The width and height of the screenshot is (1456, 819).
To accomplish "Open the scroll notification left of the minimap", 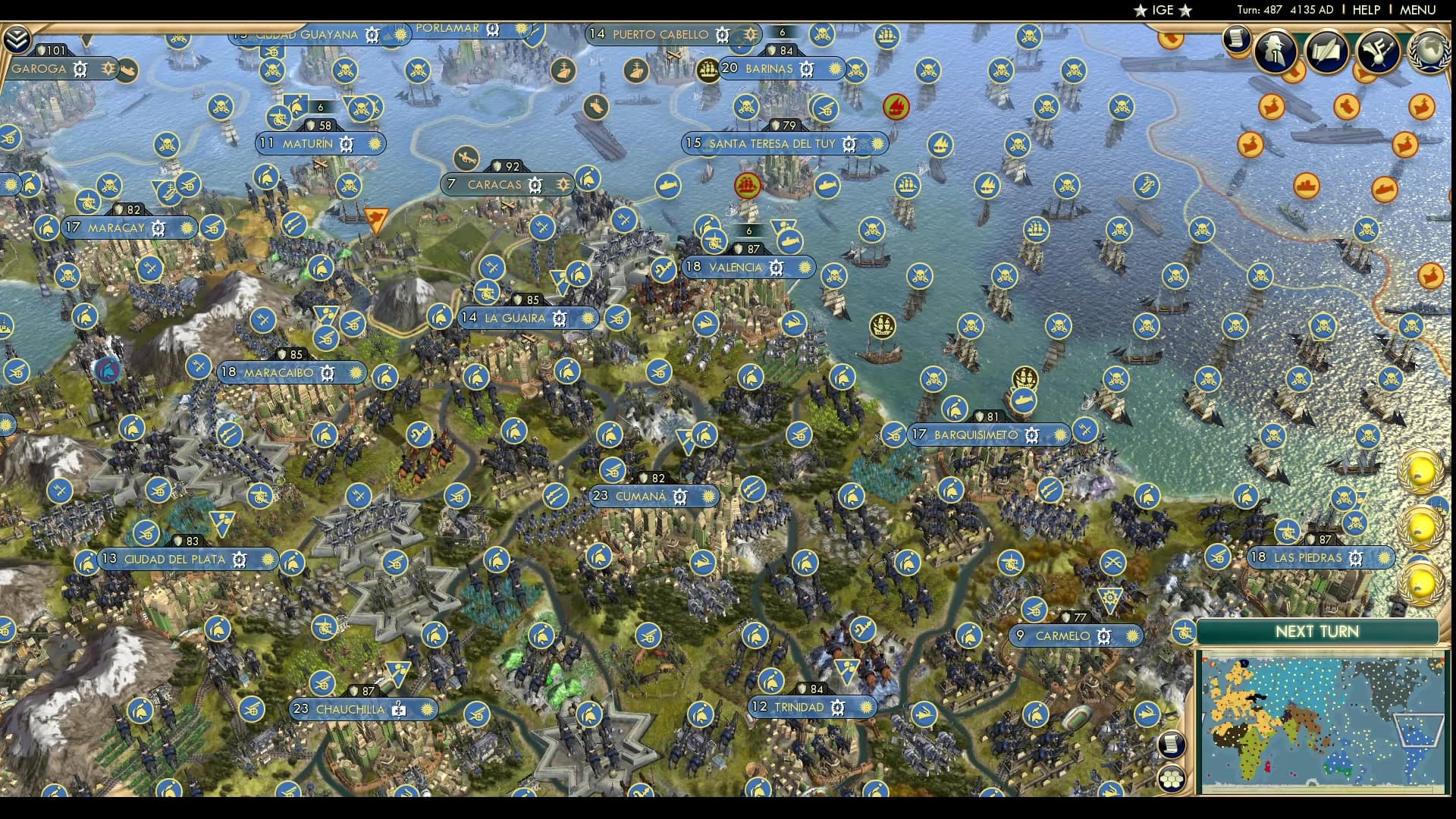I will click(1172, 743).
